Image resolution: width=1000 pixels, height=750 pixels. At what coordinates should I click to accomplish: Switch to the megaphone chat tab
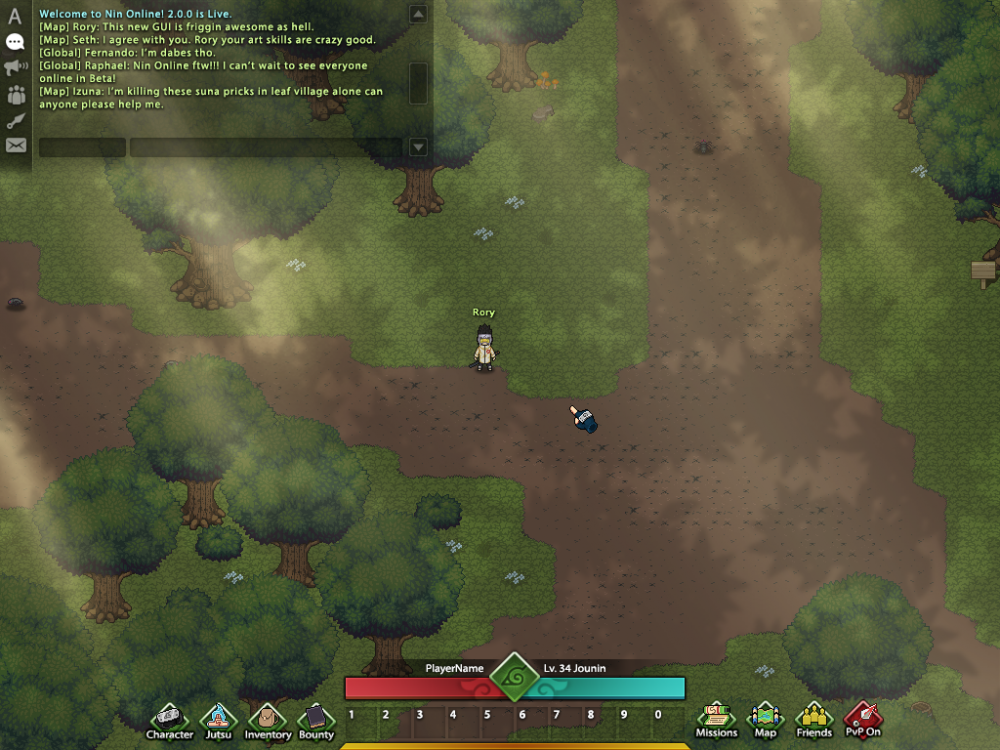pos(15,68)
